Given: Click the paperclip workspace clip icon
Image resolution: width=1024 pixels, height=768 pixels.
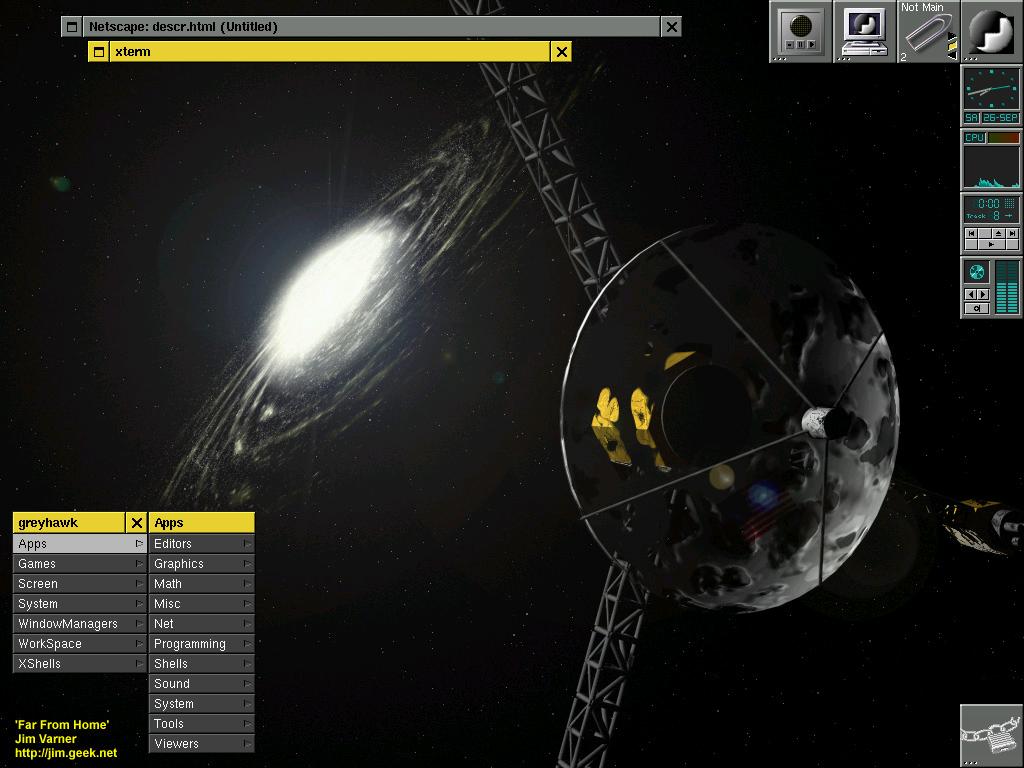Looking at the screenshot, I should pos(927,33).
